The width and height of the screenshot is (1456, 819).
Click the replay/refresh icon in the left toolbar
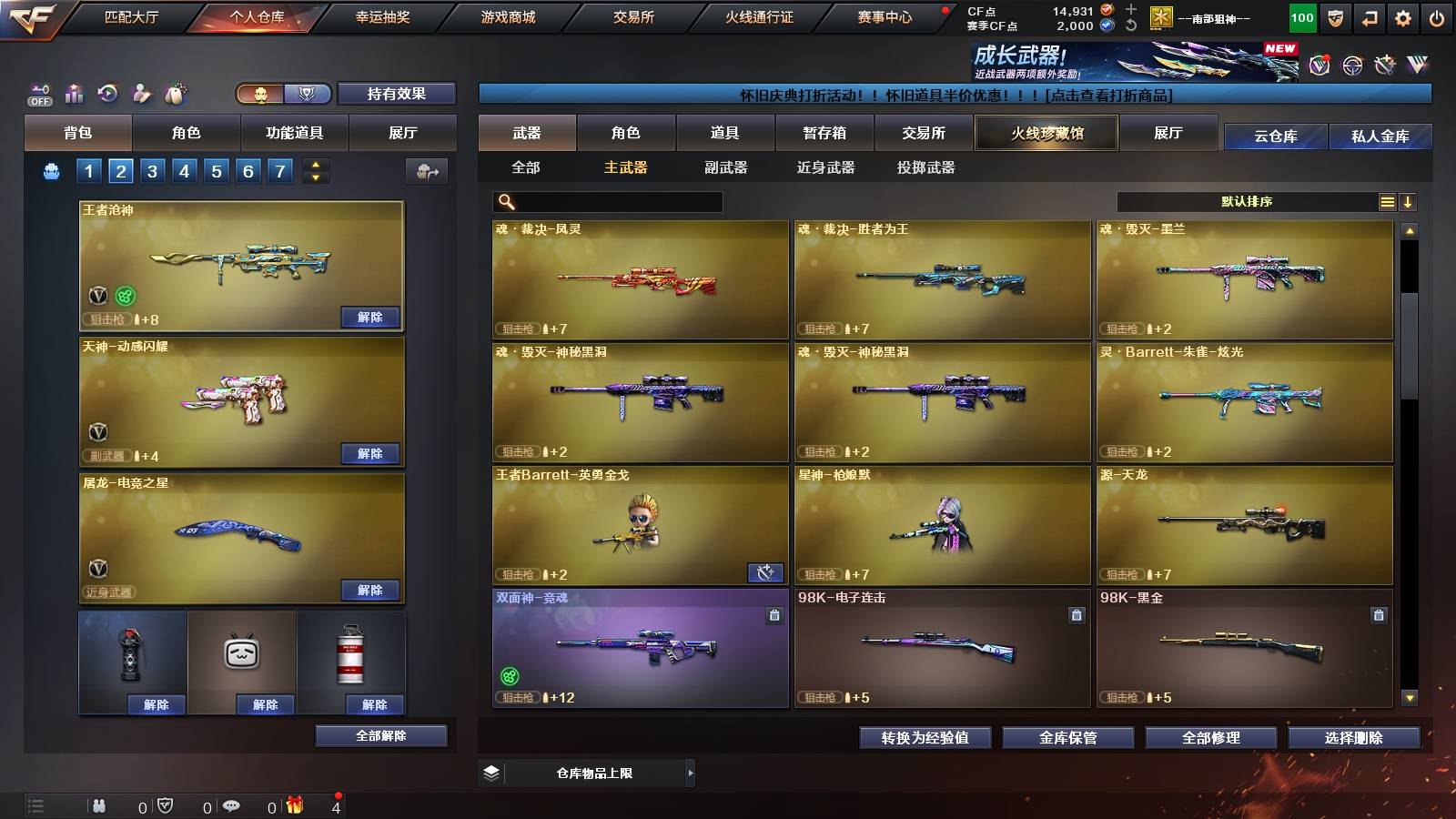pos(108,91)
